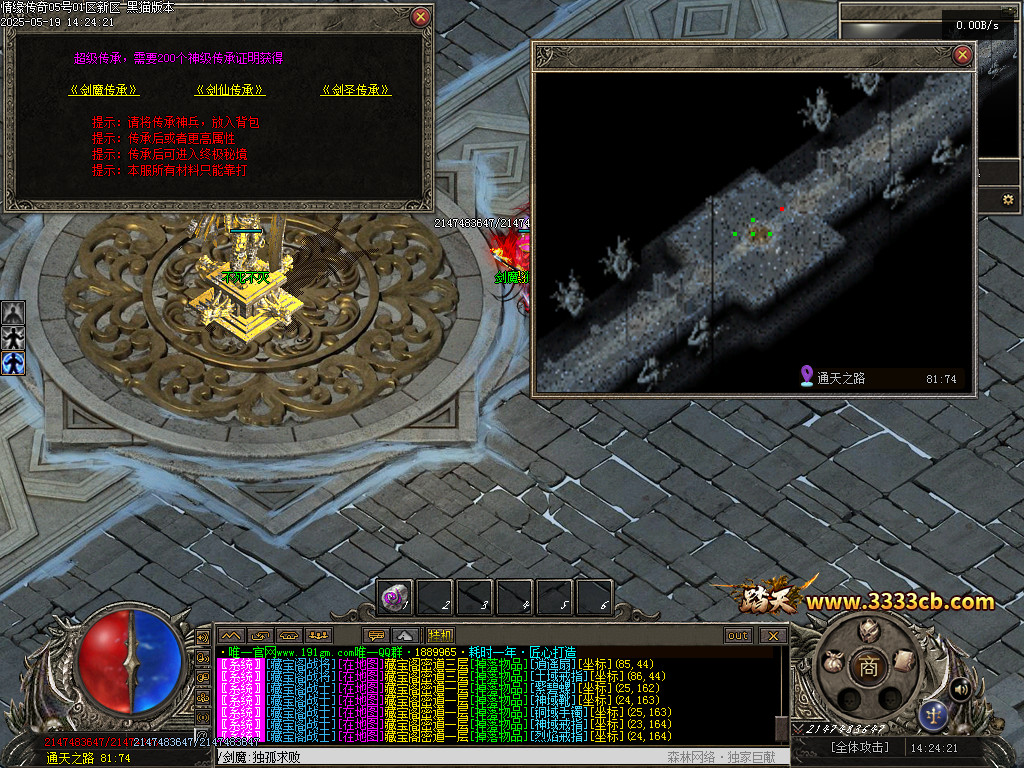Select the 剑圣传承 inheritance link
The image size is (1024, 768).
coord(356,90)
